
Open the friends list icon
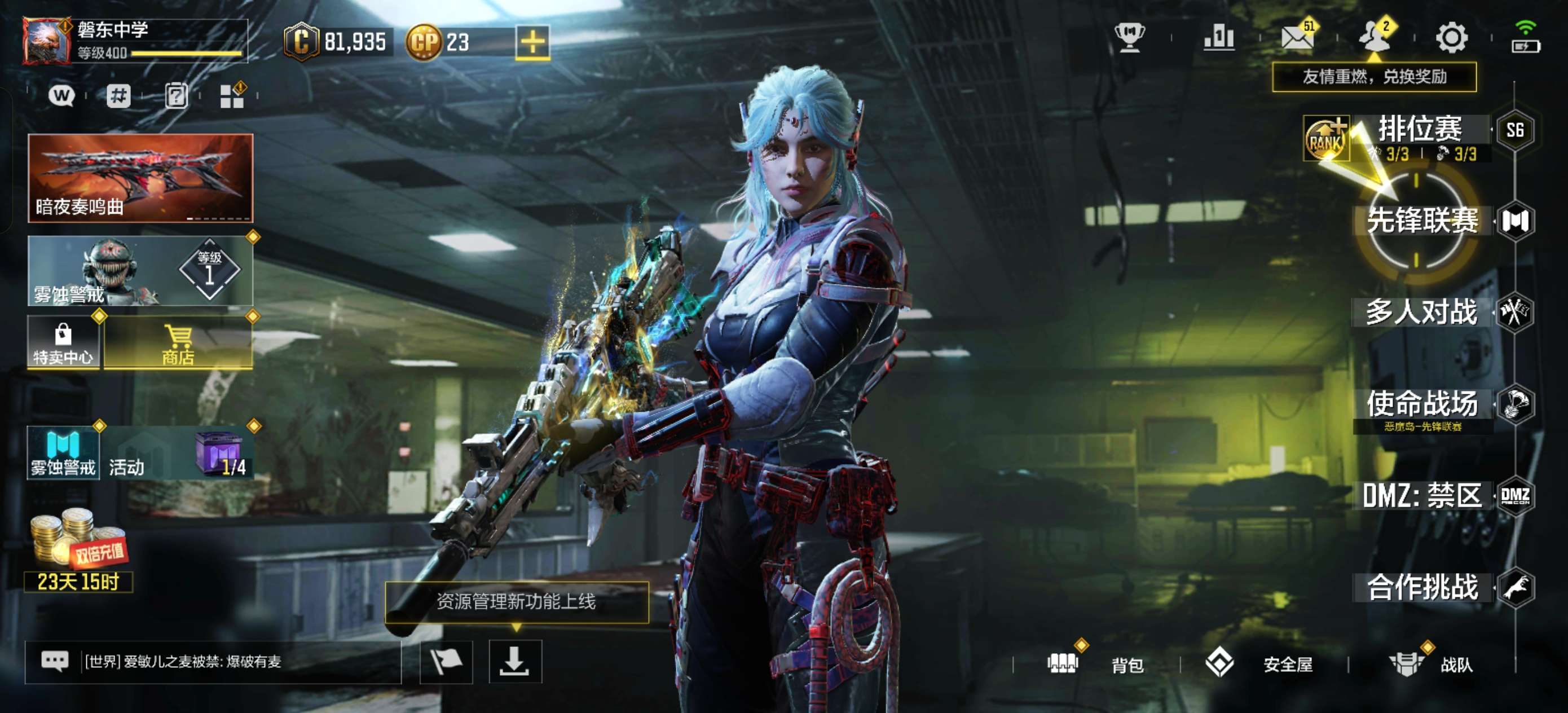pos(1375,38)
